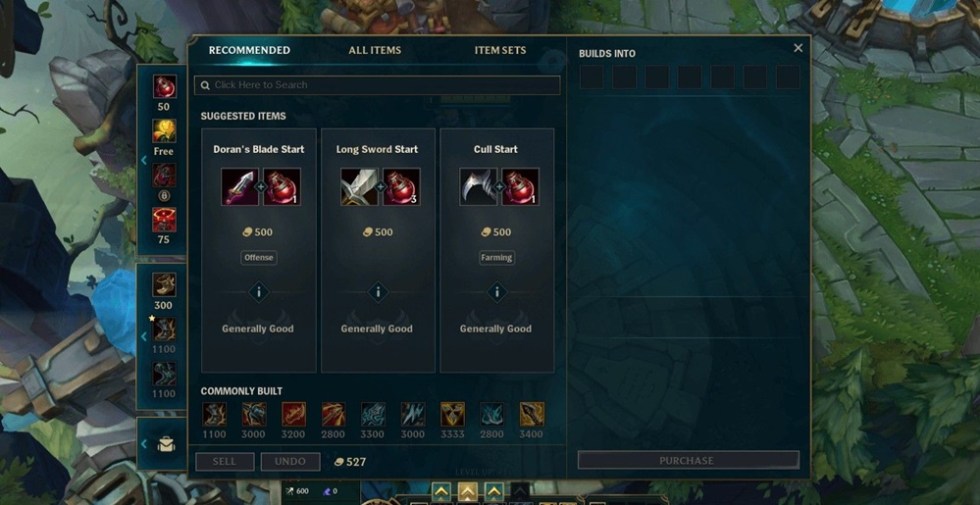Image resolution: width=980 pixels, height=505 pixels.
Task: Show info for Cull Start
Action: click(497, 292)
